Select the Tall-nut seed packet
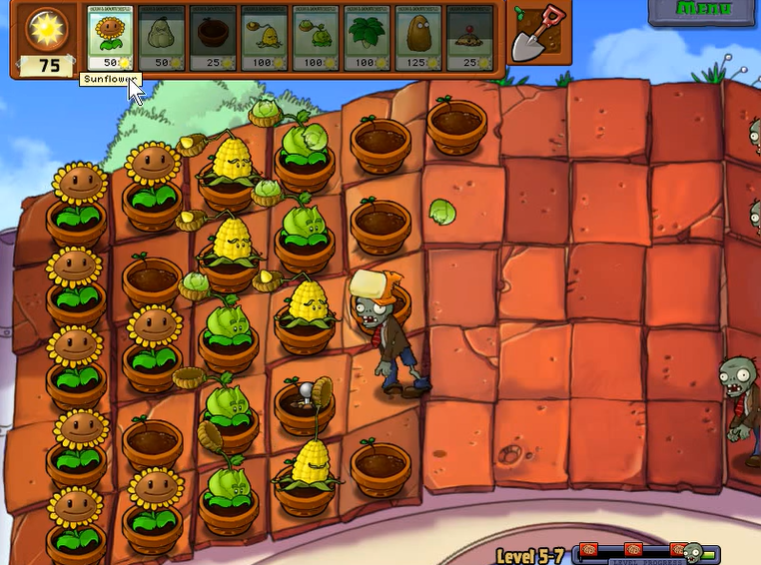 click(x=420, y=38)
